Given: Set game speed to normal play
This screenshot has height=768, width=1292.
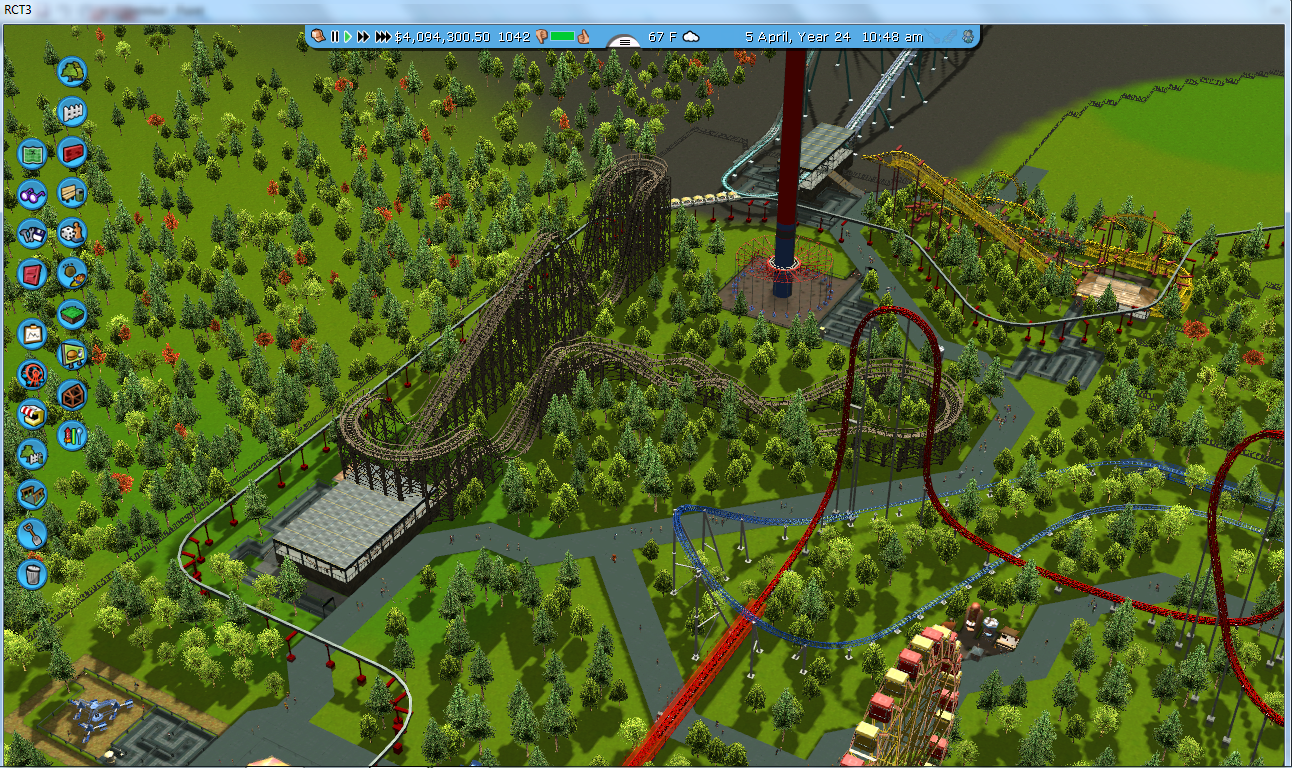Looking at the screenshot, I should coord(348,37).
